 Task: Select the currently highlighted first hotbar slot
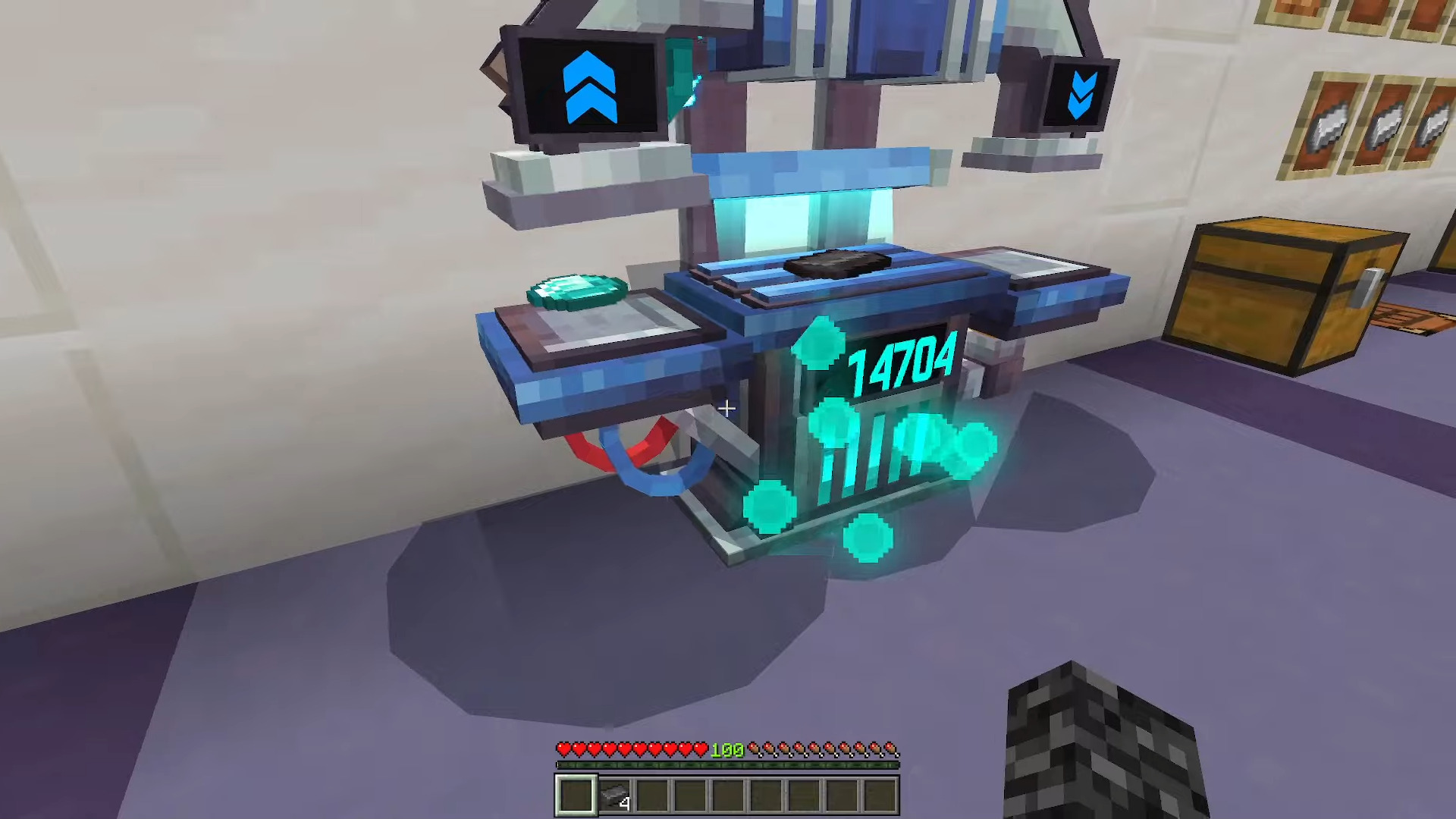[x=575, y=793]
